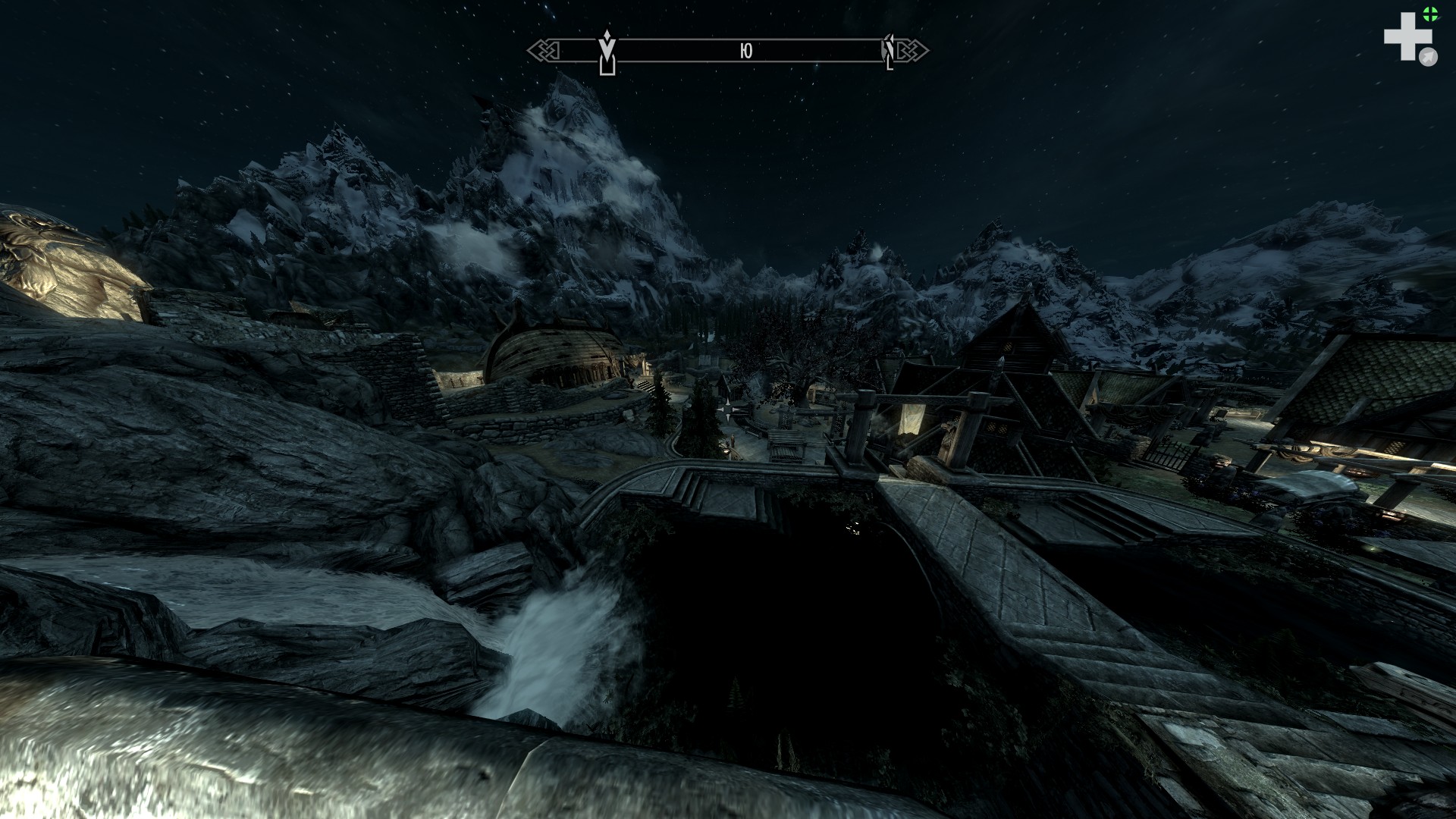Click the green crosshair overlay indicator
This screenshot has width=1456, height=819.
coord(1430,13)
